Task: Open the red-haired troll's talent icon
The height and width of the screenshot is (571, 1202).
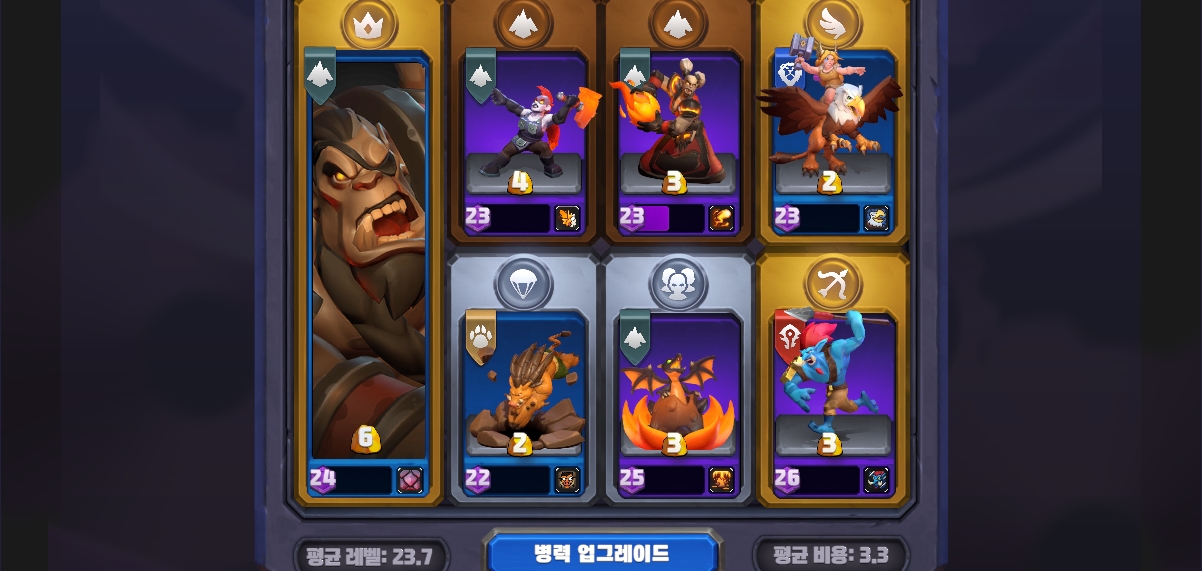Action: (567, 218)
